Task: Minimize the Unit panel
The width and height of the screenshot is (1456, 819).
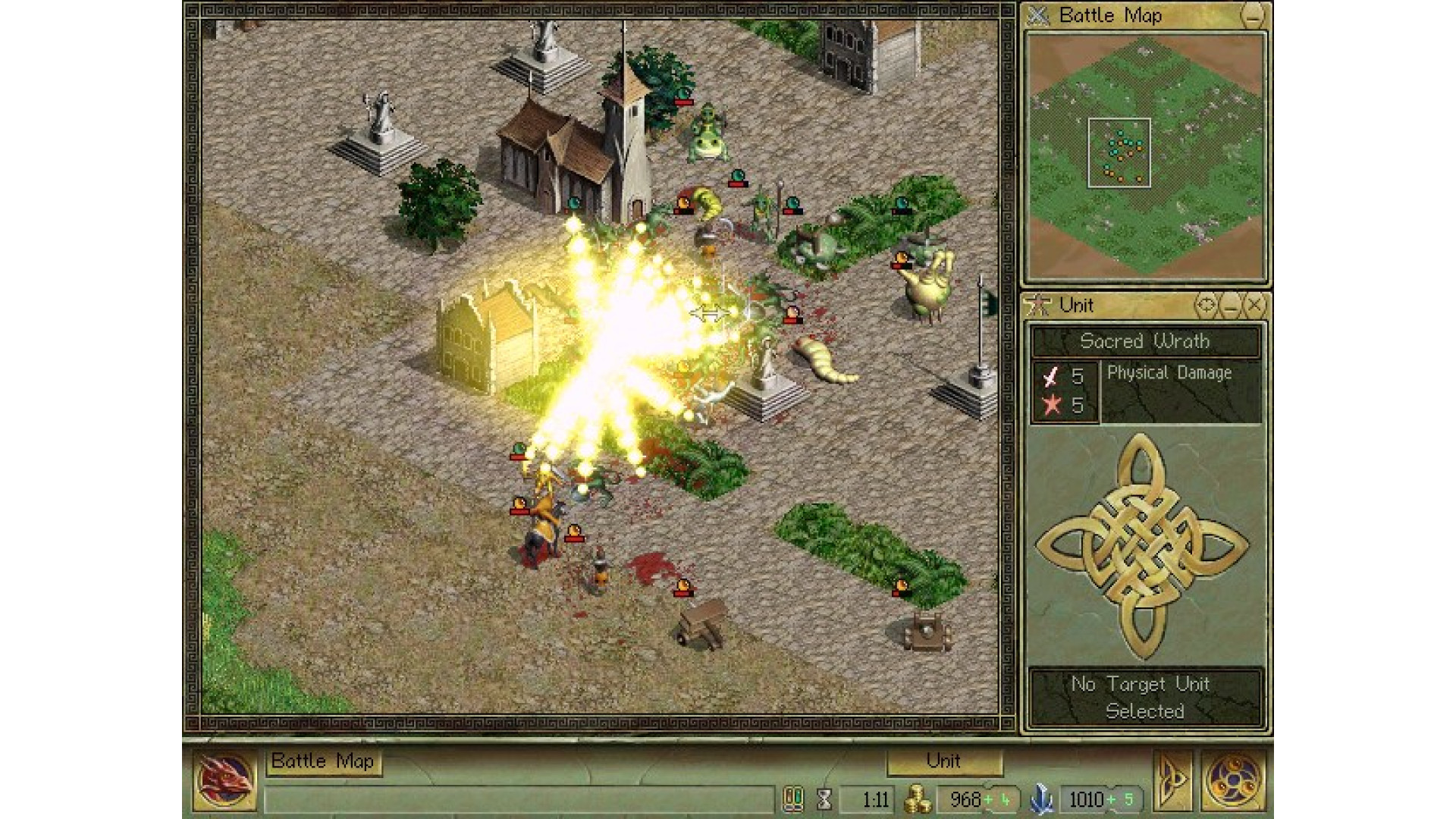Action: (x=1231, y=306)
